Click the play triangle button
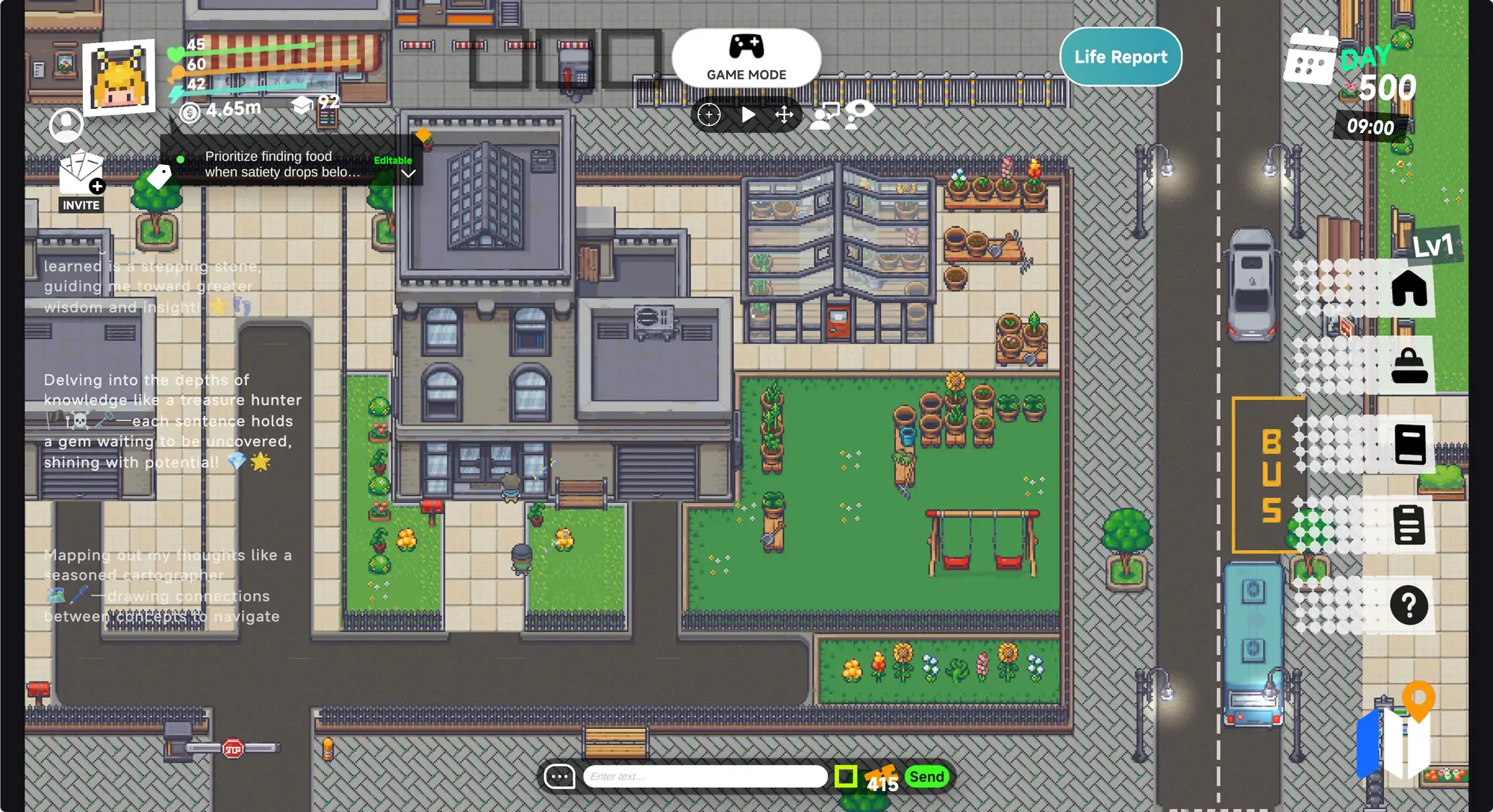This screenshot has height=812, width=1493. [x=748, y=115]
